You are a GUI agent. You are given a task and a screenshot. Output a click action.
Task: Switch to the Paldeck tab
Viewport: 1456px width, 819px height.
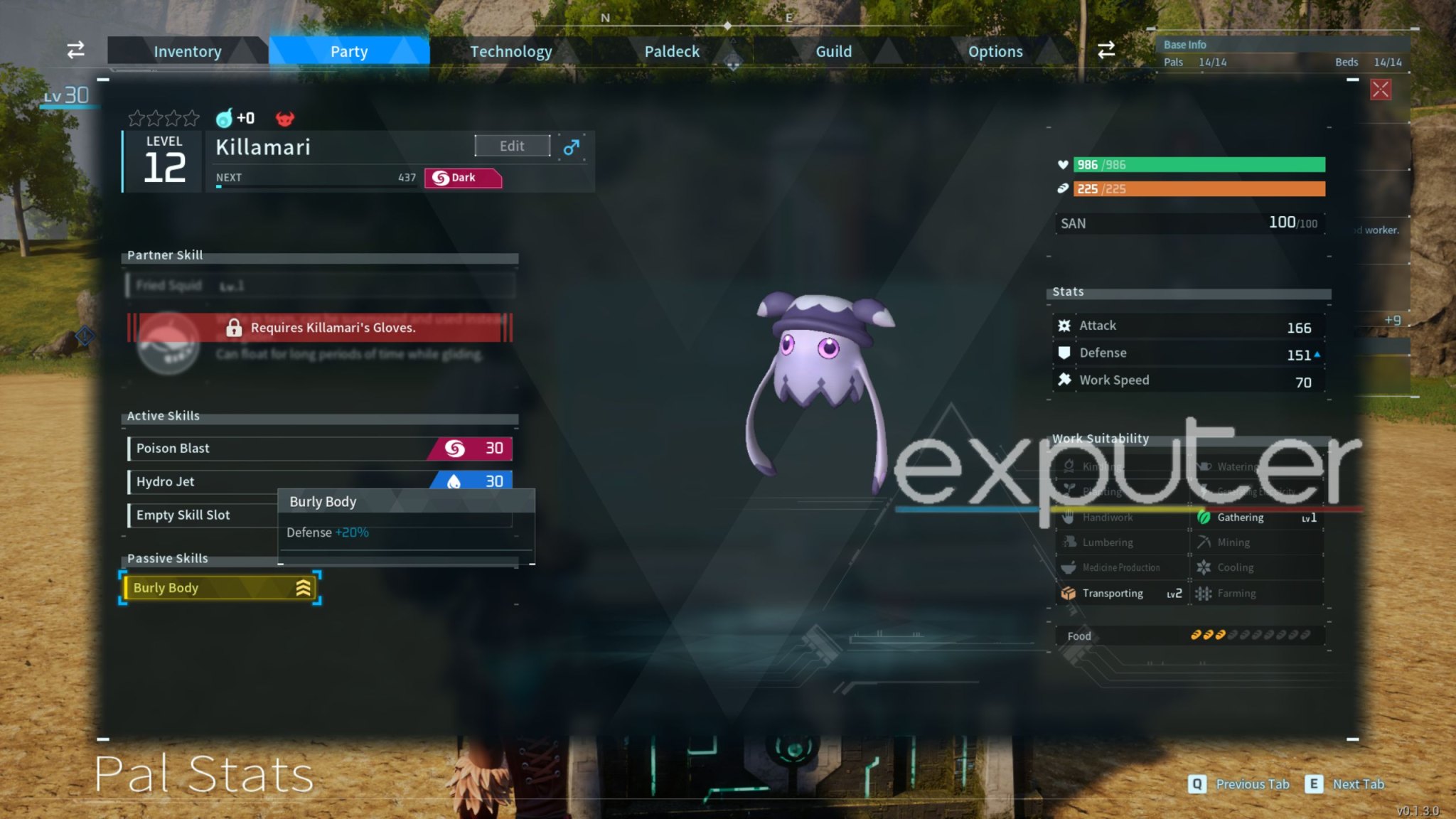671,50
